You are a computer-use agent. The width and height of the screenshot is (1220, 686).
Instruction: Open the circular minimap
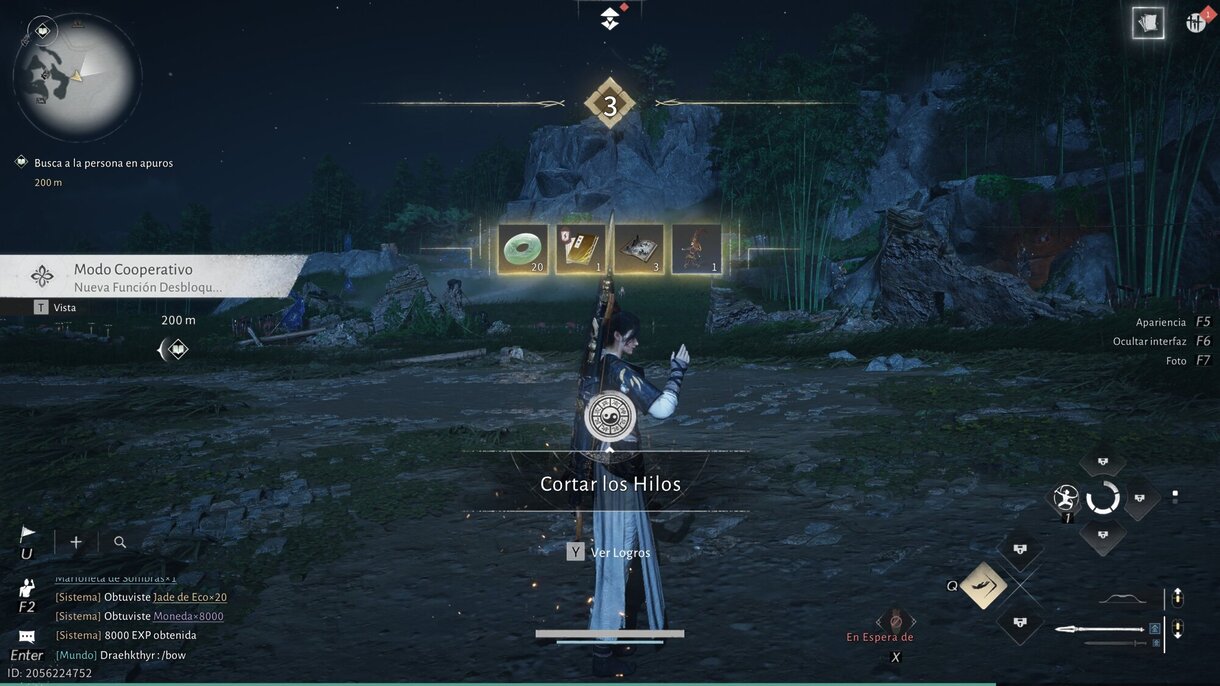coord(76,77)
